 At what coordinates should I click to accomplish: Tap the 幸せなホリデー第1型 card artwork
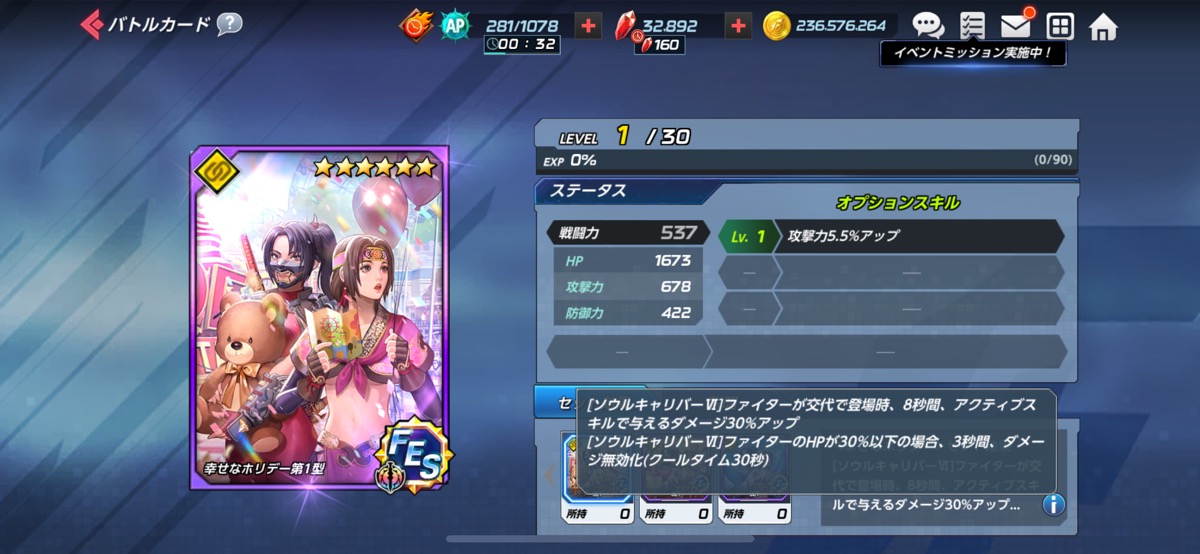point(320,315)
